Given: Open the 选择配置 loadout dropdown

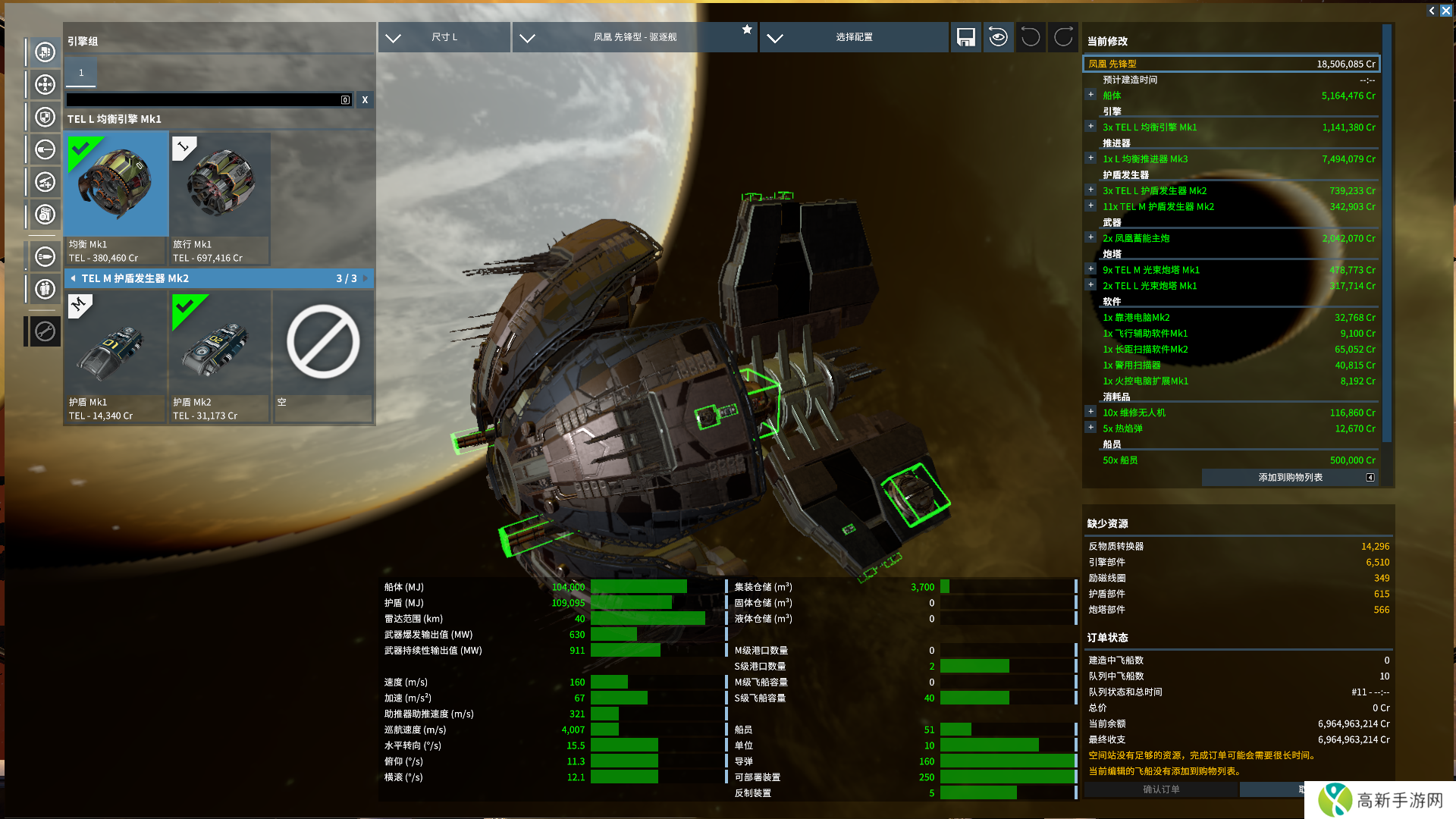Looking at the screenshot, I should coord(853,37).
